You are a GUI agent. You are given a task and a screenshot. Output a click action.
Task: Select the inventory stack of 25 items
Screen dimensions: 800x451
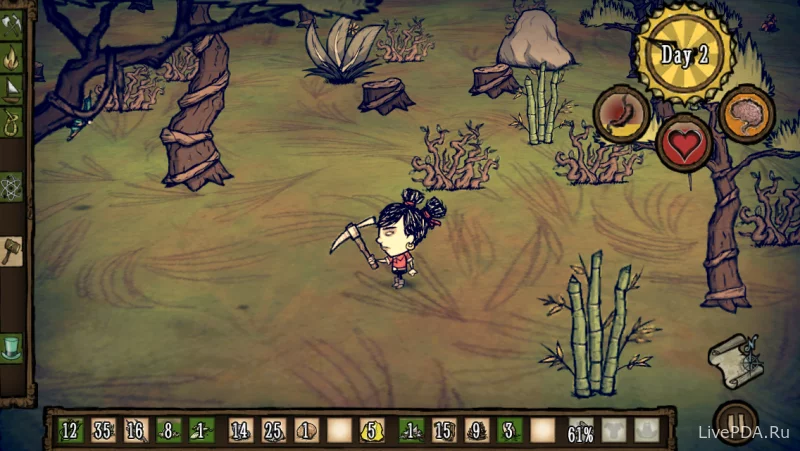pyautogui.click(x=273, y=431)
